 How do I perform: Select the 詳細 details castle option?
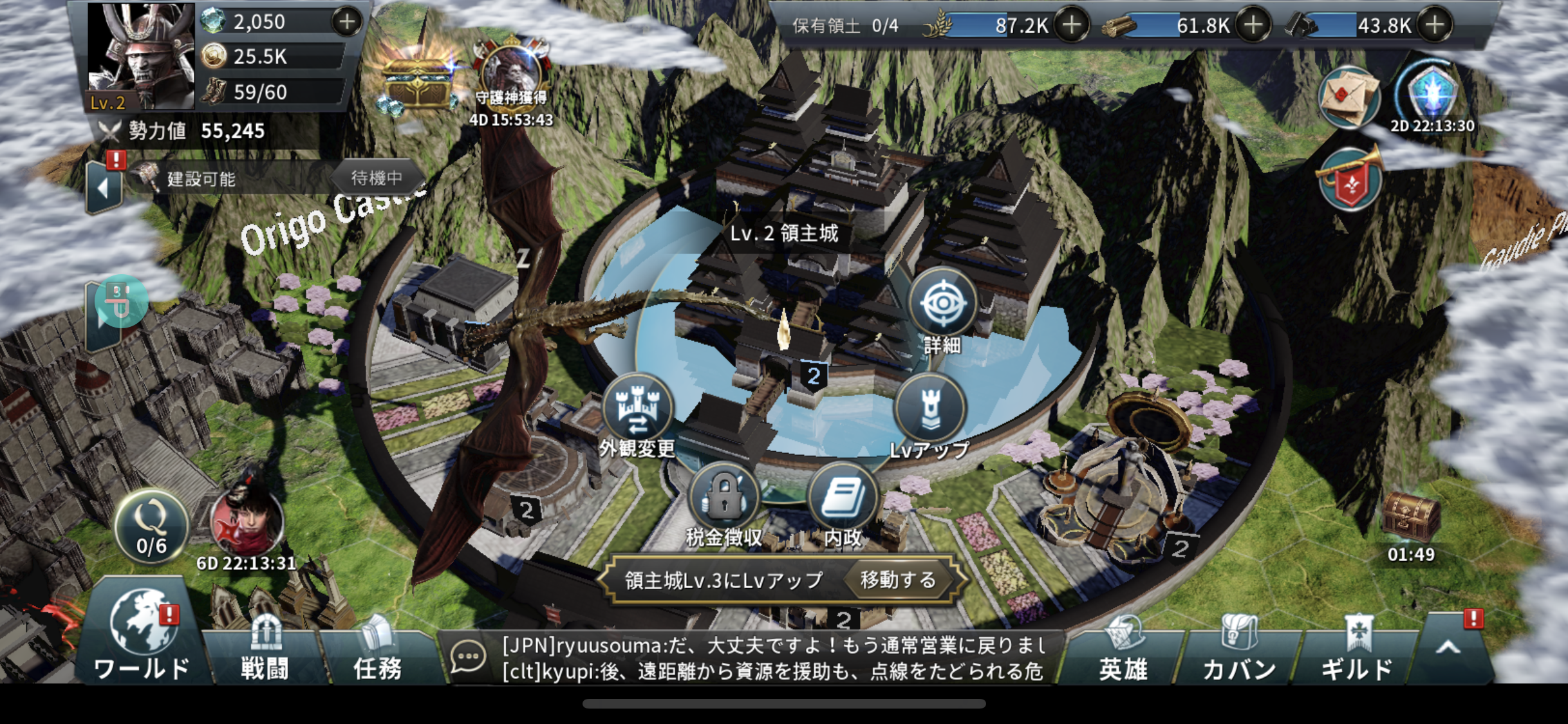(x=942, y=304)
